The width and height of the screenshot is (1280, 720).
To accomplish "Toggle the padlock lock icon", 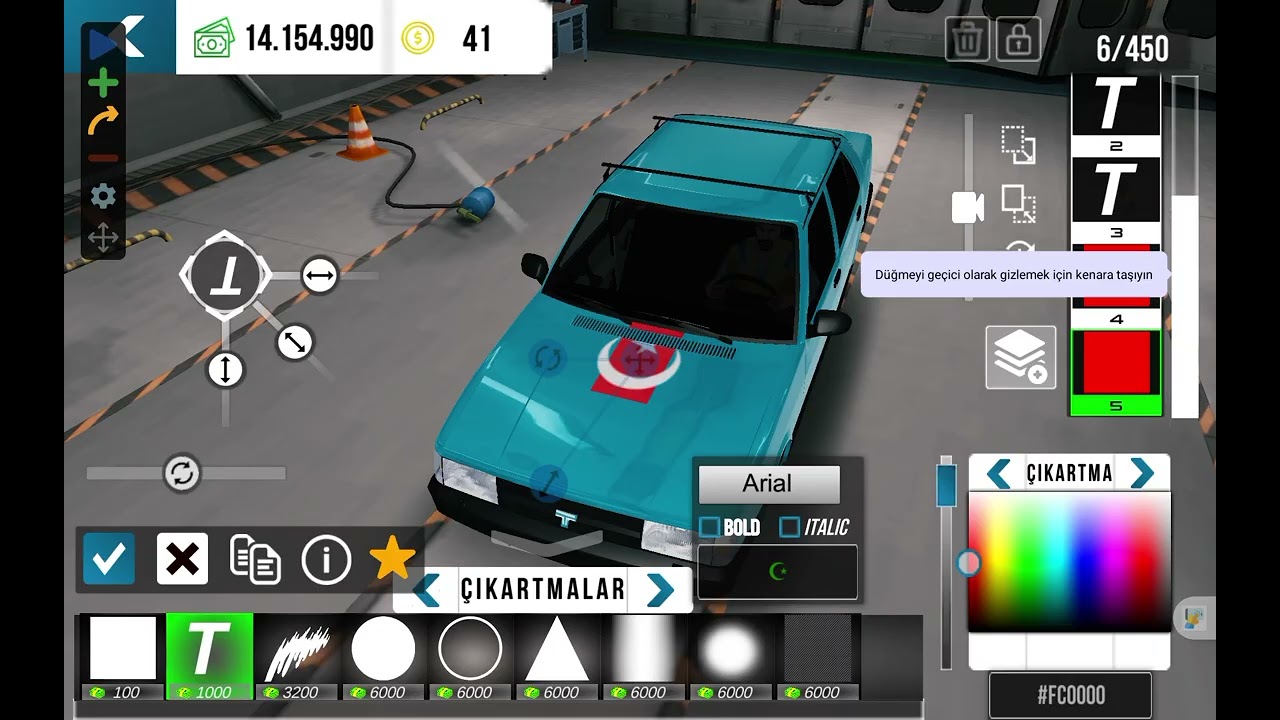I will coord(1018,40).
